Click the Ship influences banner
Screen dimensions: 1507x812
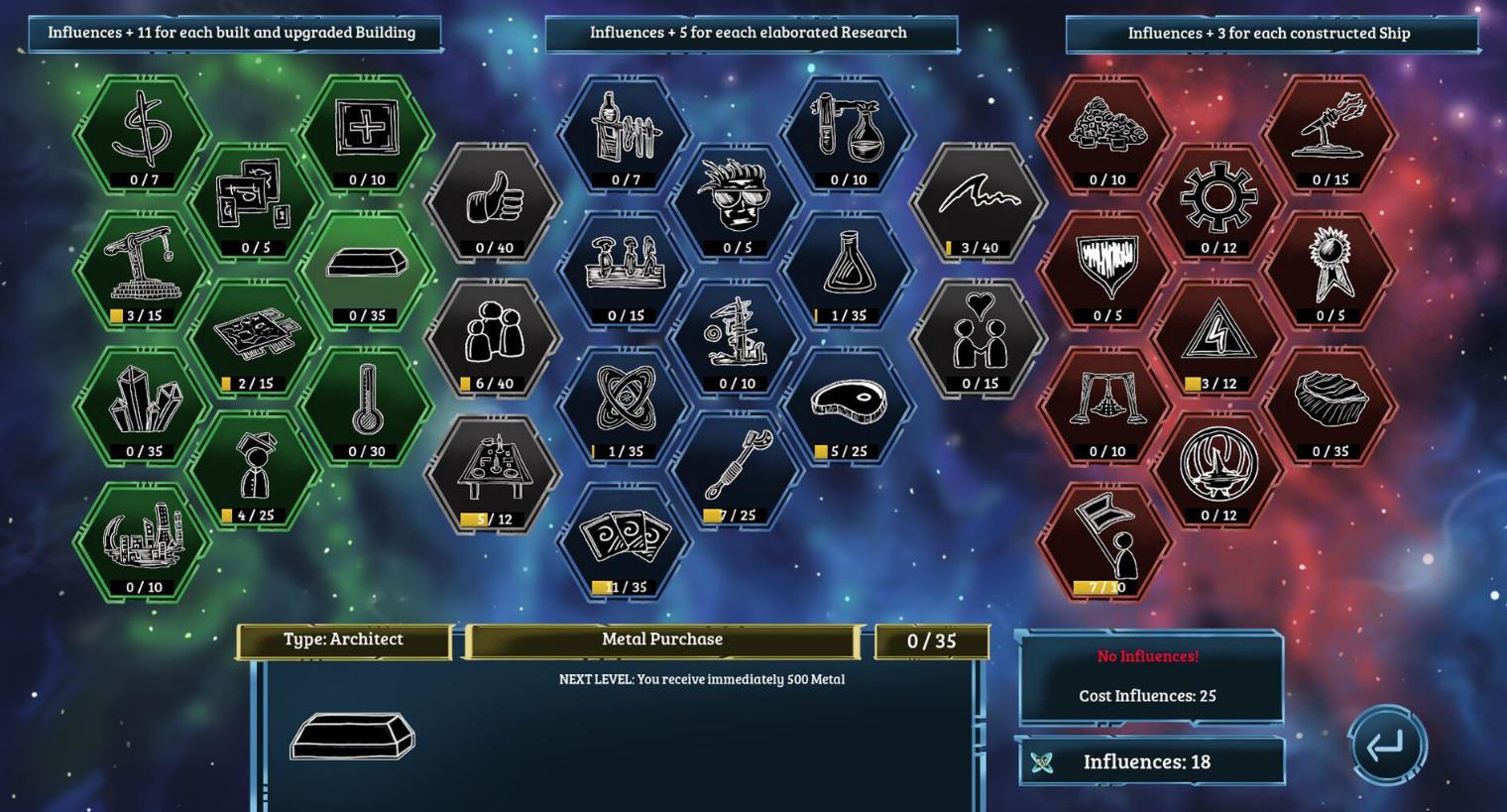tap(1268, 33)
